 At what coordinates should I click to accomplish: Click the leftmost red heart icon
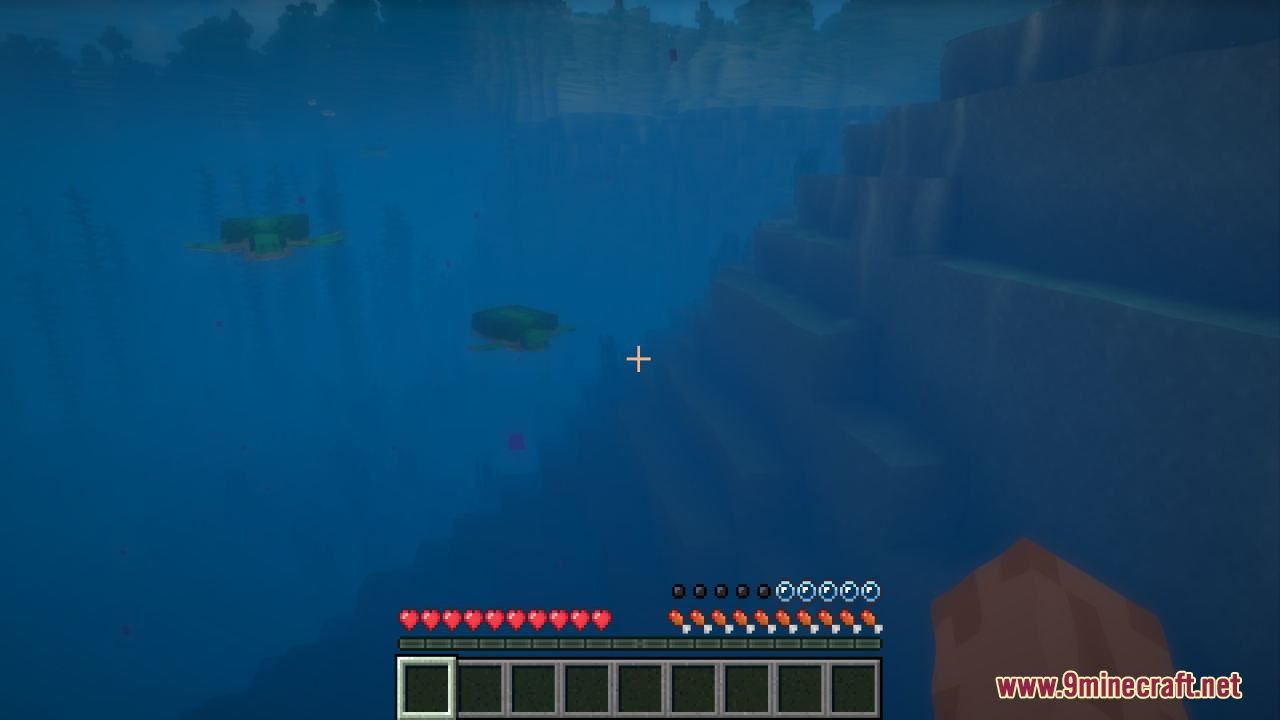pyautogui.click(x=408, y=617)
